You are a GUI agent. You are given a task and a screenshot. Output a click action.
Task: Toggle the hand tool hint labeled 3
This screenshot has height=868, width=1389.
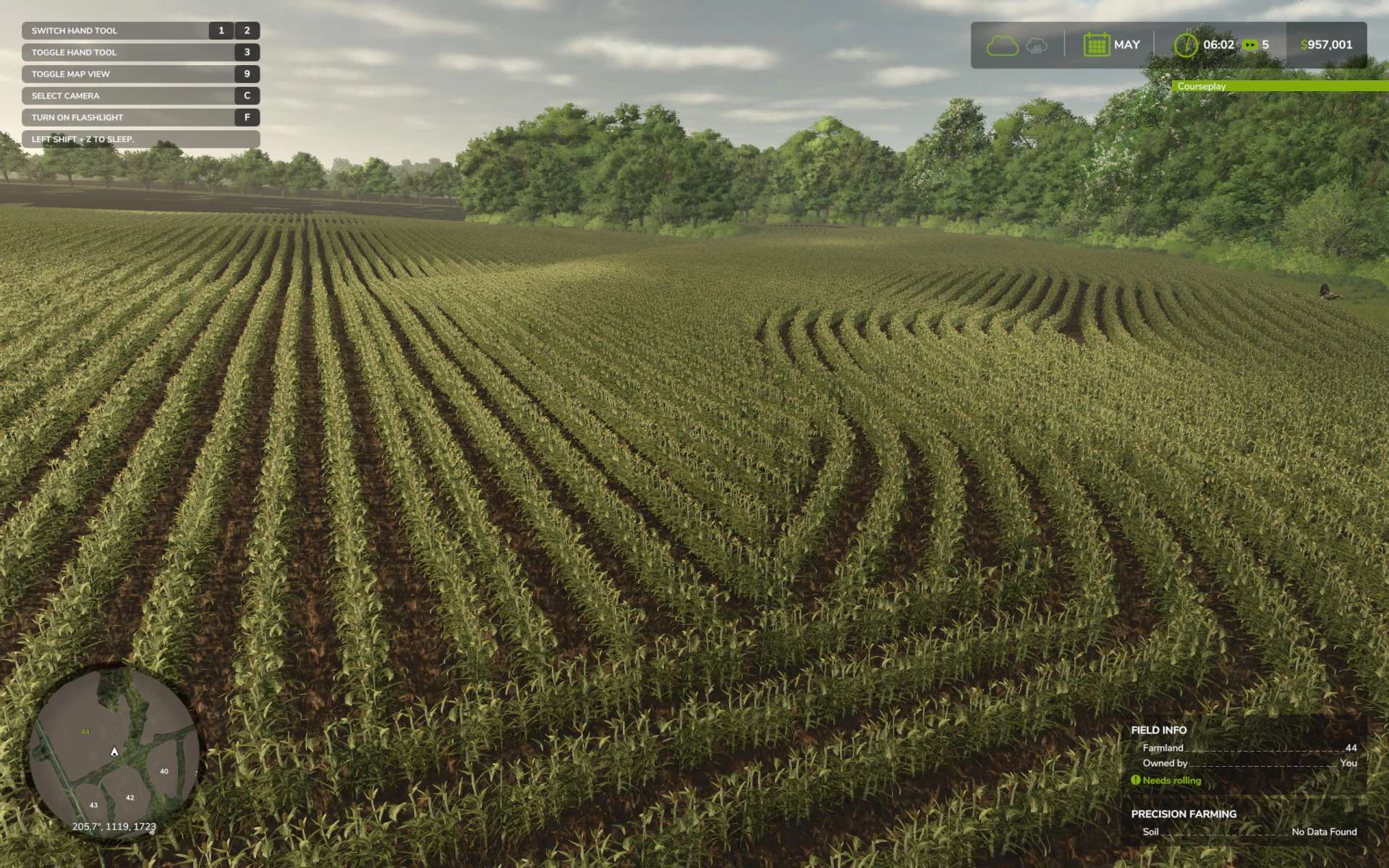[x=246, y=52]
